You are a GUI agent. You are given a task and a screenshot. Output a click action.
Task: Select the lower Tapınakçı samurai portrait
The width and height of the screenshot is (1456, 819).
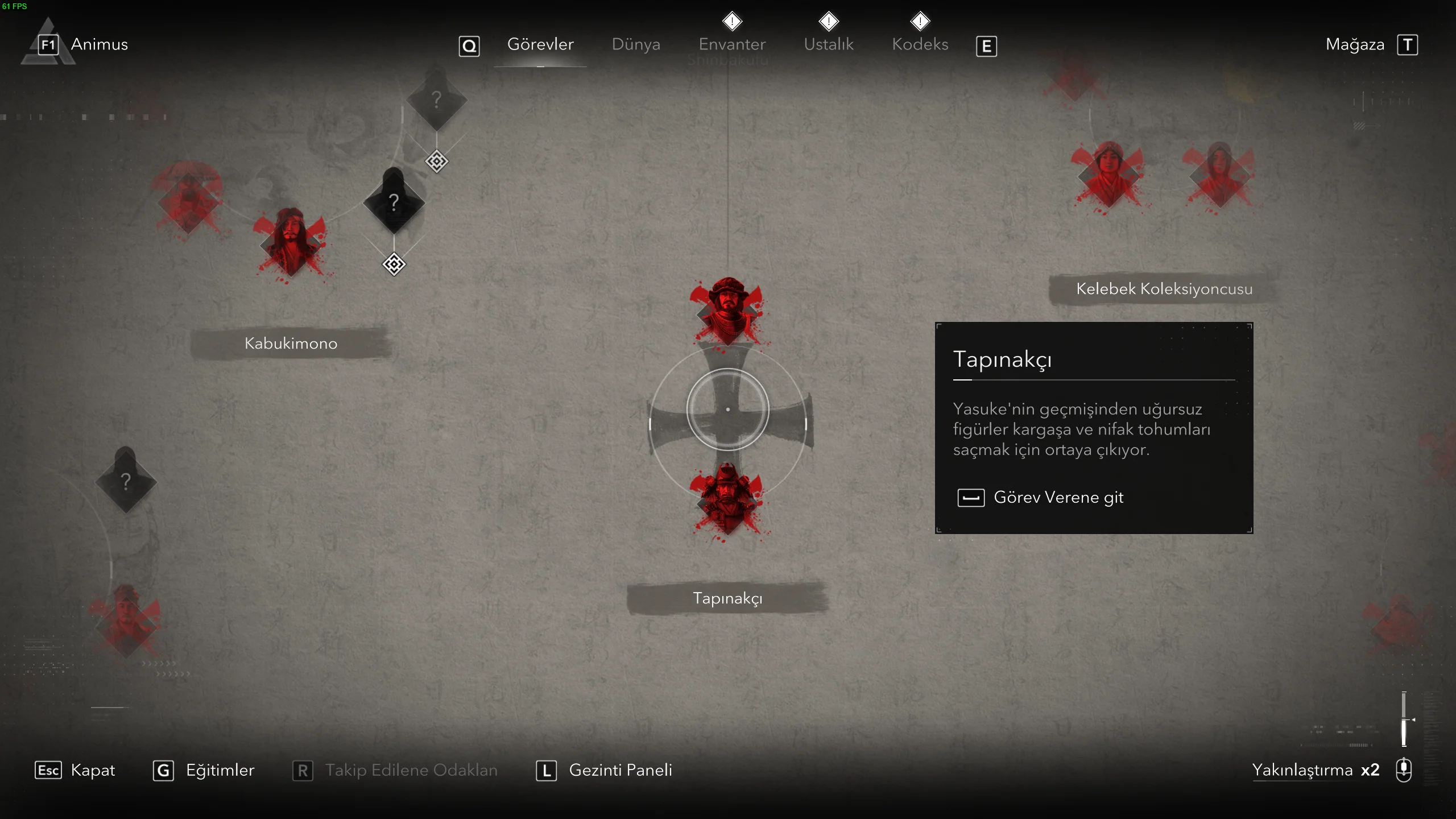(x=727, y=498)
